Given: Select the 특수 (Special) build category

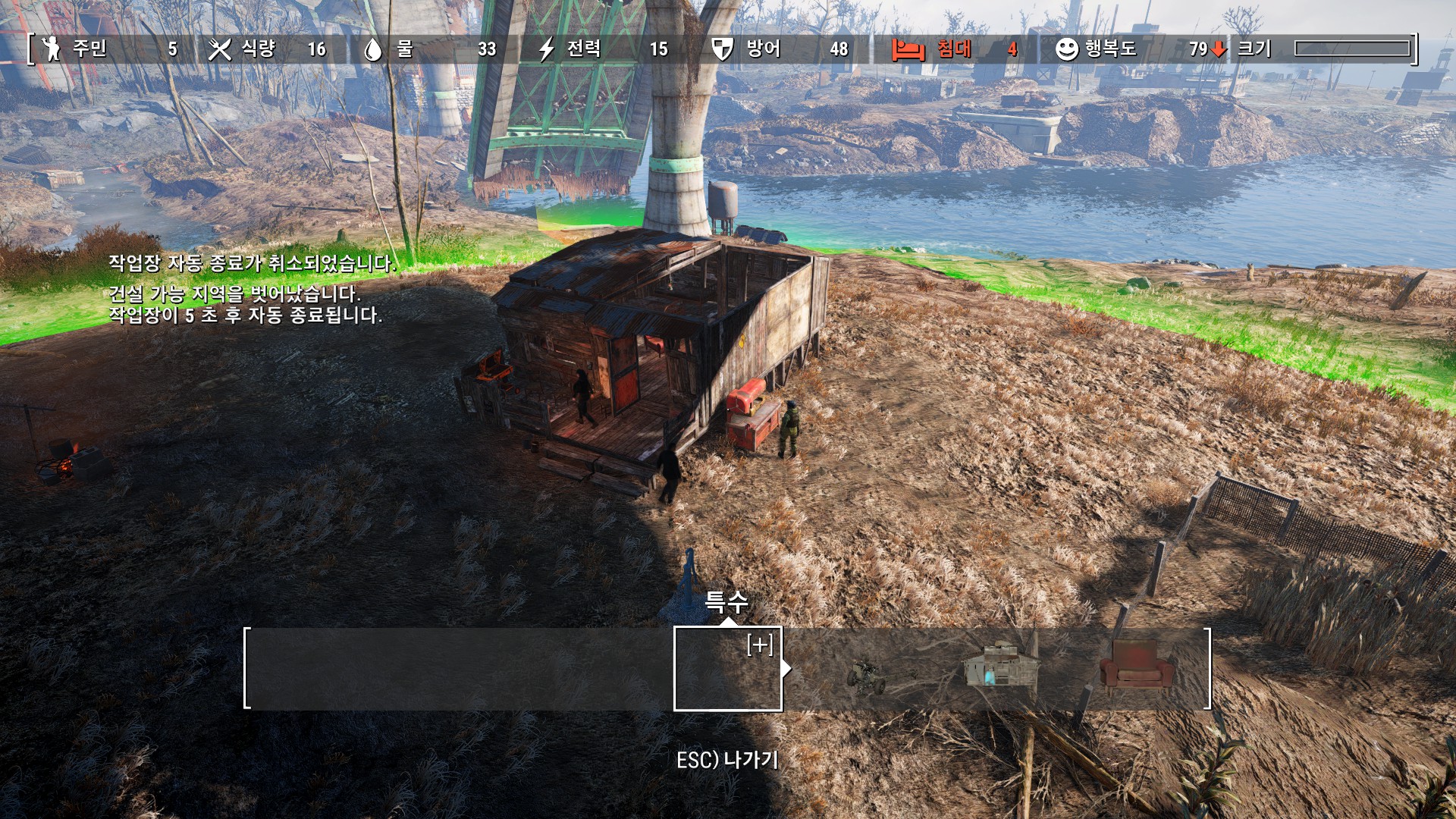Looking at the screenshot, I should point(727,668).
